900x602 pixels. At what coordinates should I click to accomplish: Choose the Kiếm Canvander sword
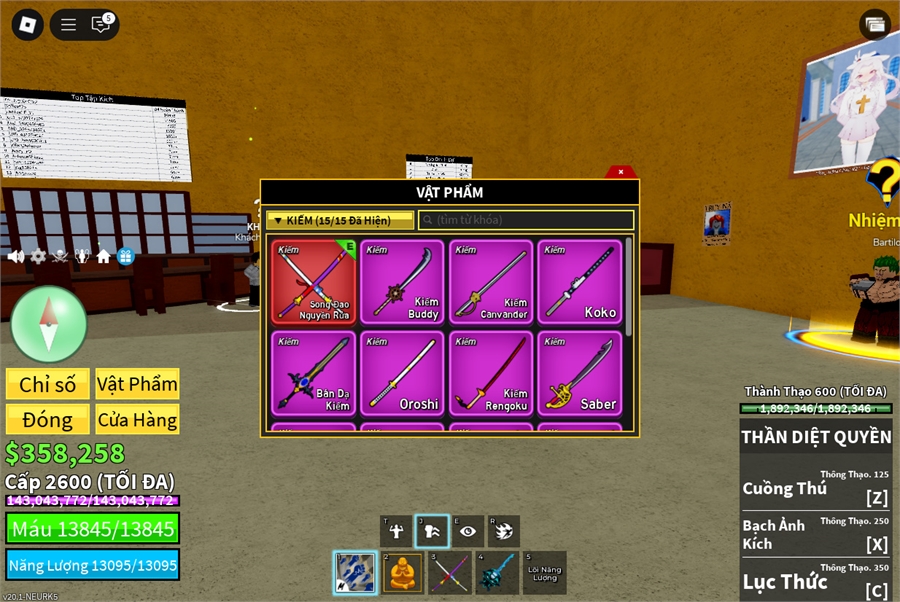491,282
